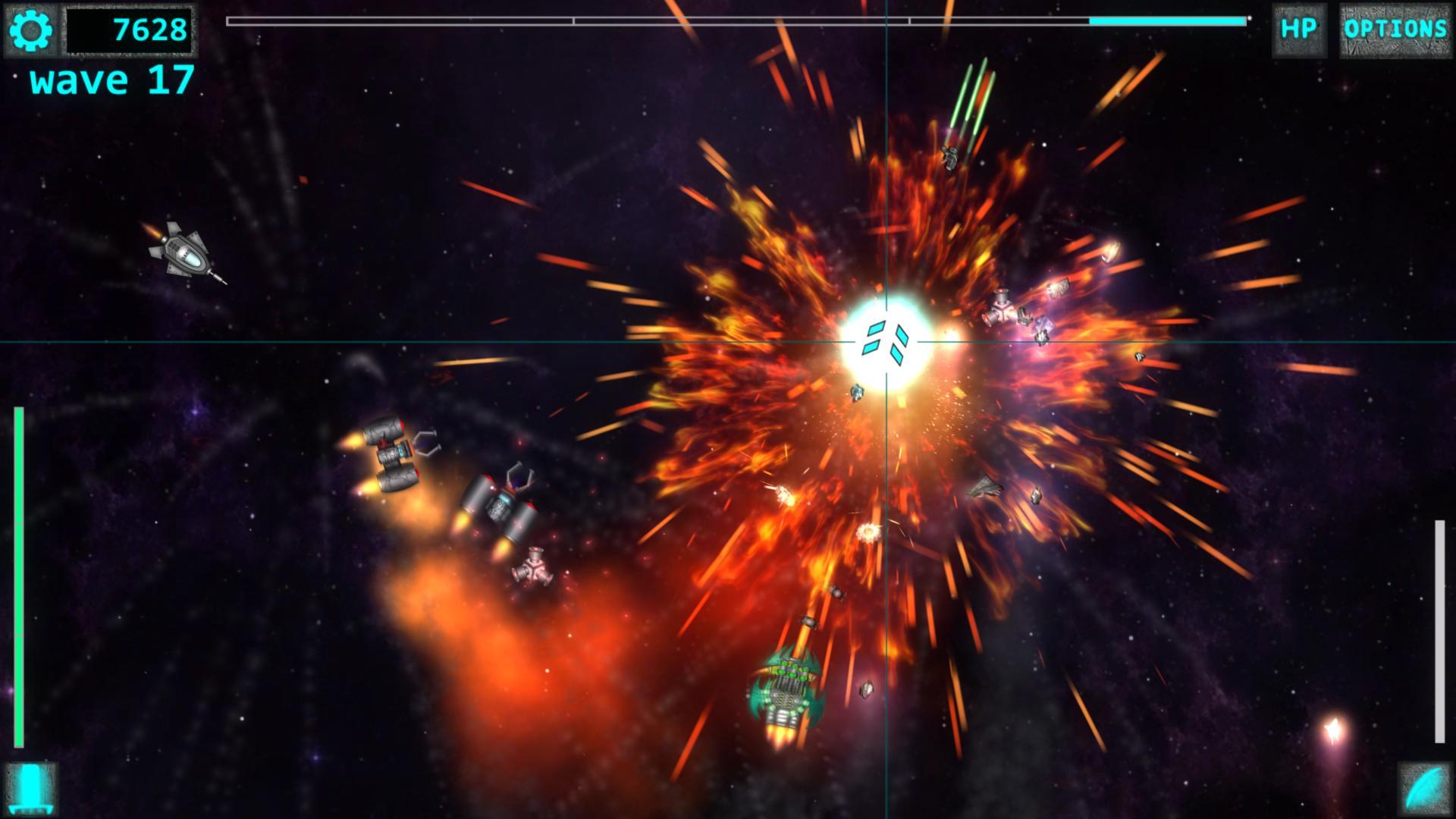Screen dimensions: 1456x819
Task: Click the cyan double-chevron marker at screen center
Action: point(887,341)
